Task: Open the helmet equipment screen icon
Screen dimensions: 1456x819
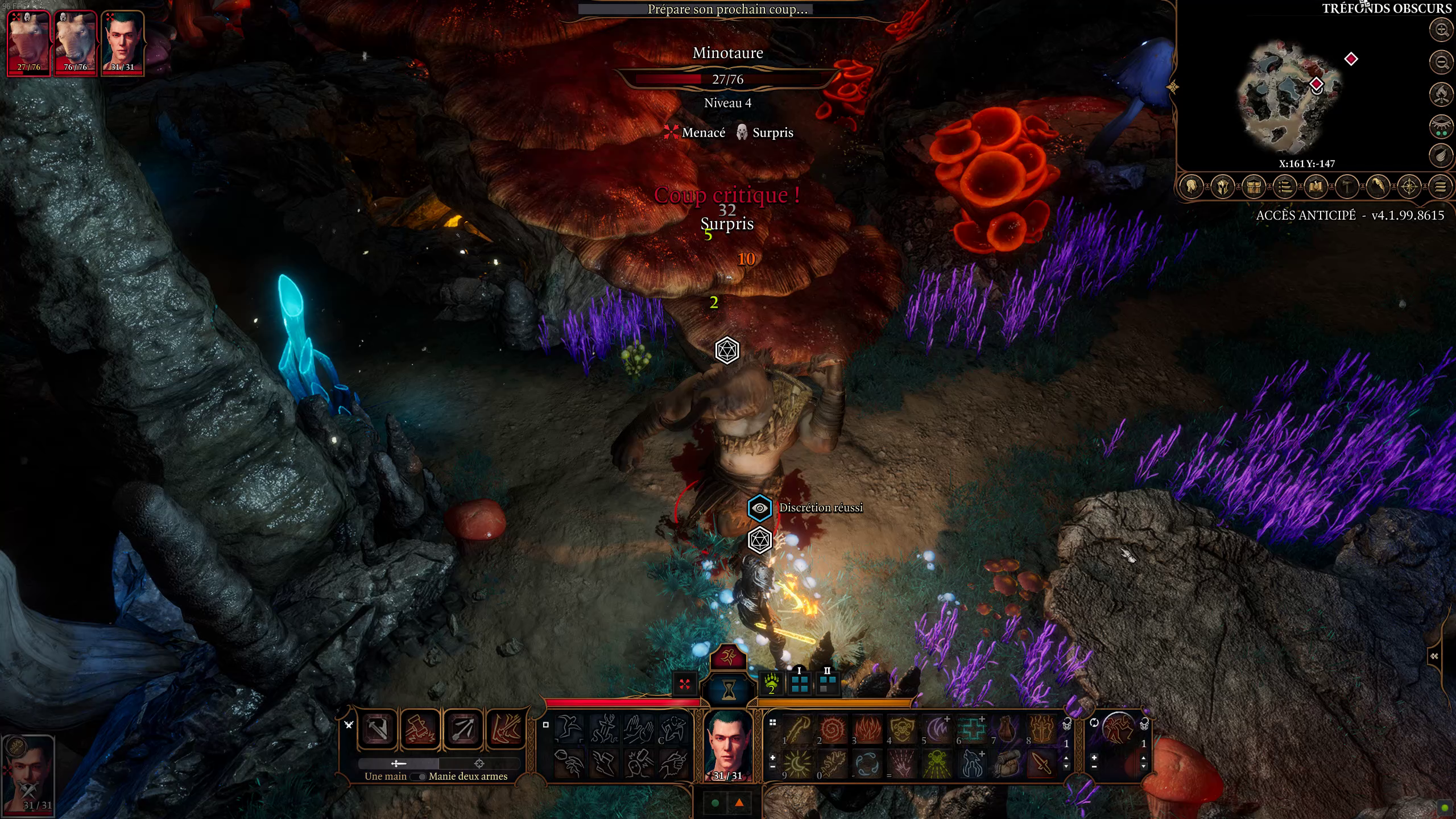Action: (1223, 187)
